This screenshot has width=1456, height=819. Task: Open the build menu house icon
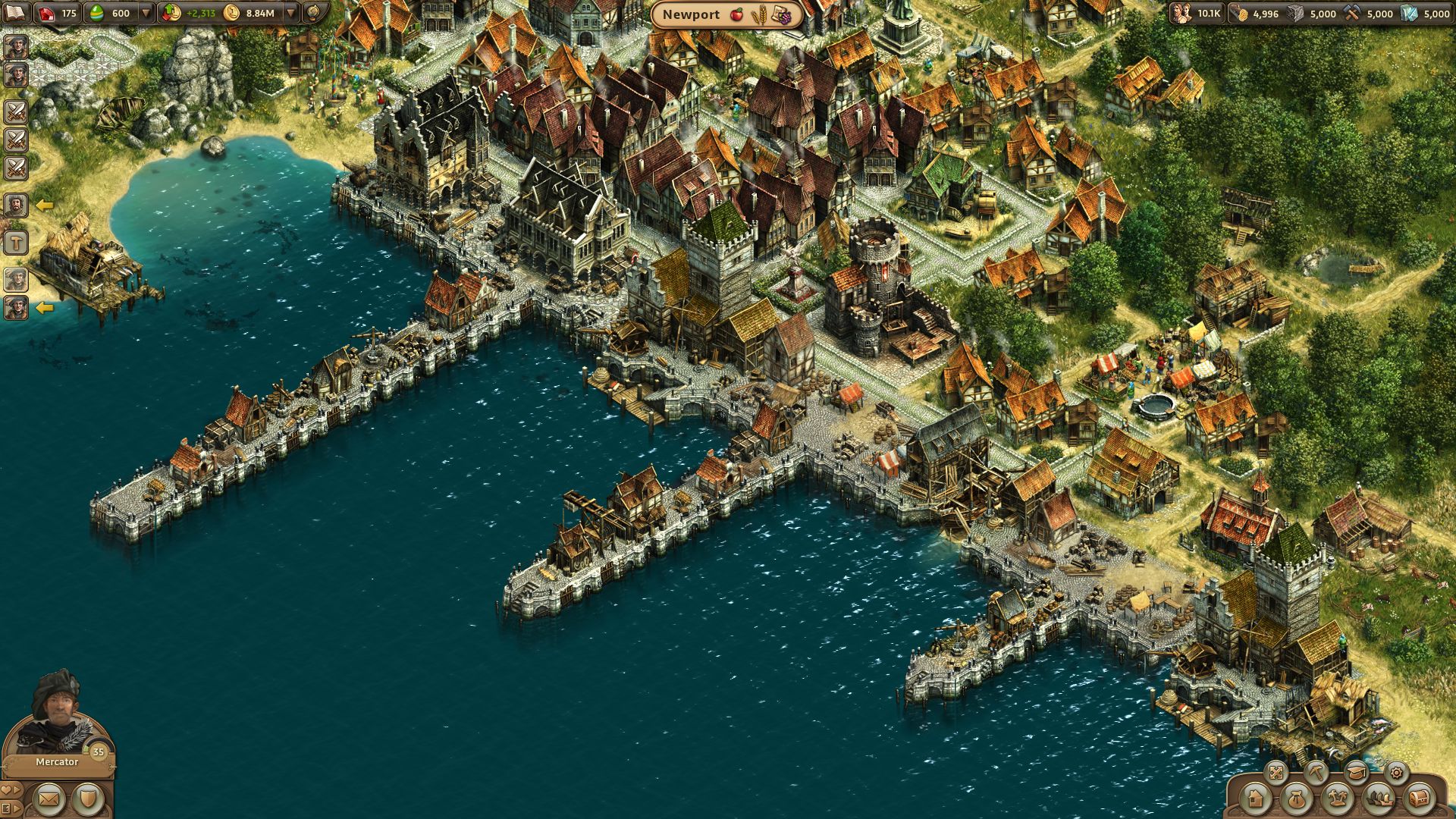tap(1257, 801)
